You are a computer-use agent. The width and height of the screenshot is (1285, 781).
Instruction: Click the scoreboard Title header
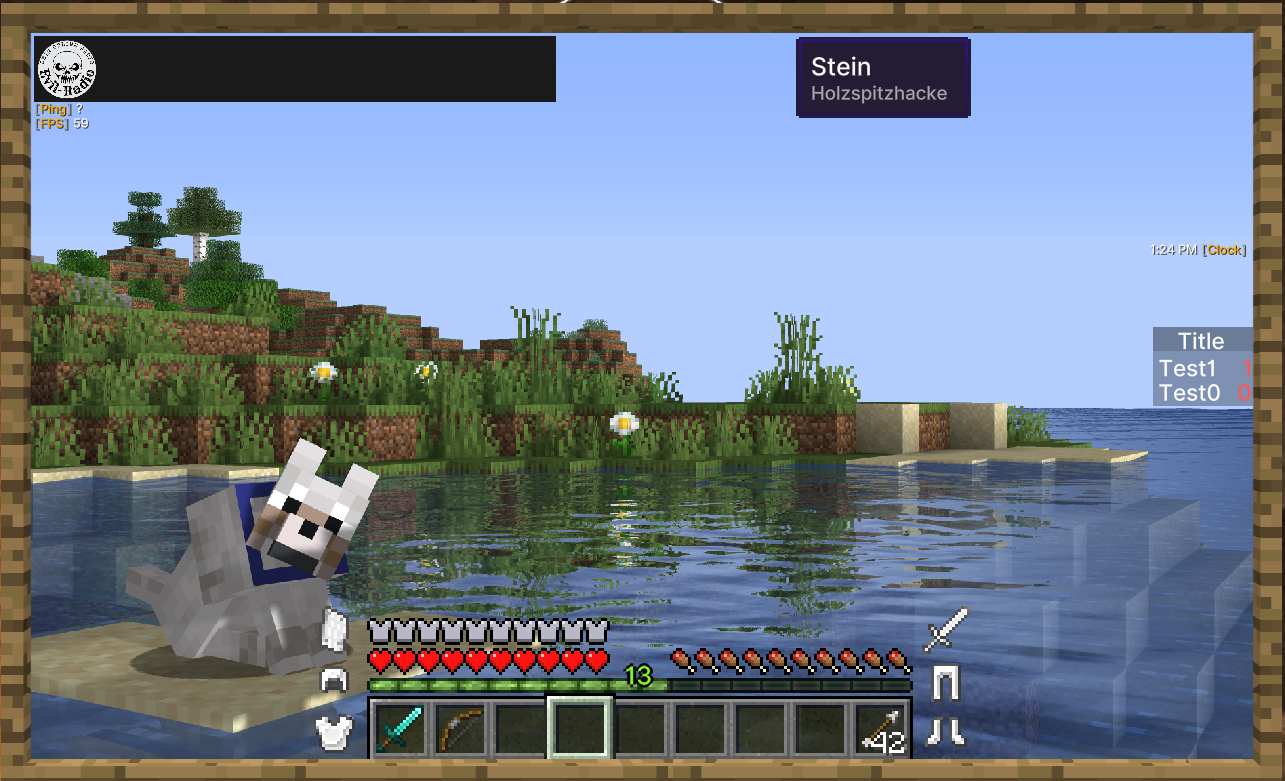pos(1201,341)
